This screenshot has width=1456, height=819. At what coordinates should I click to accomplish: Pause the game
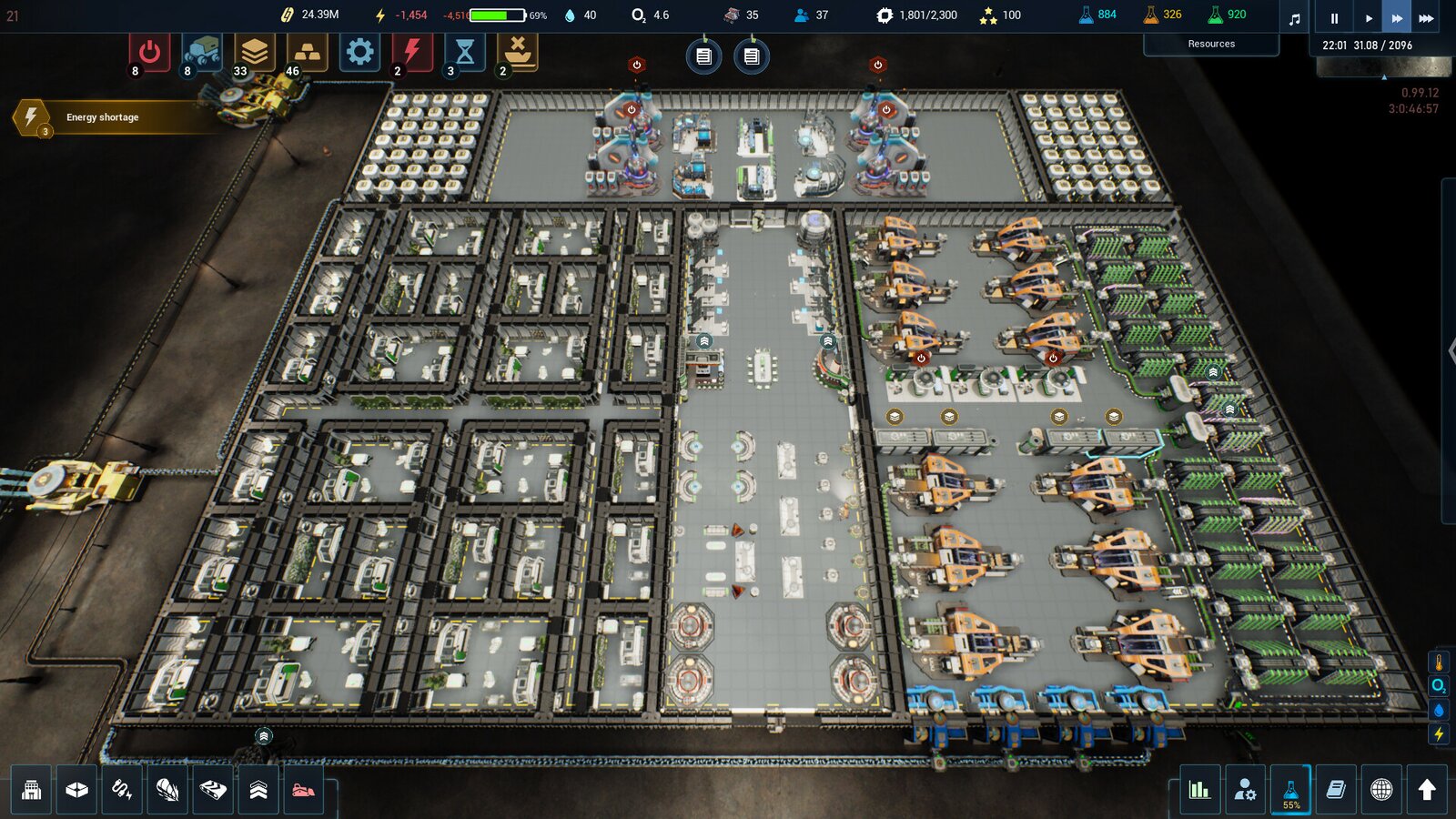(1334, 17)
